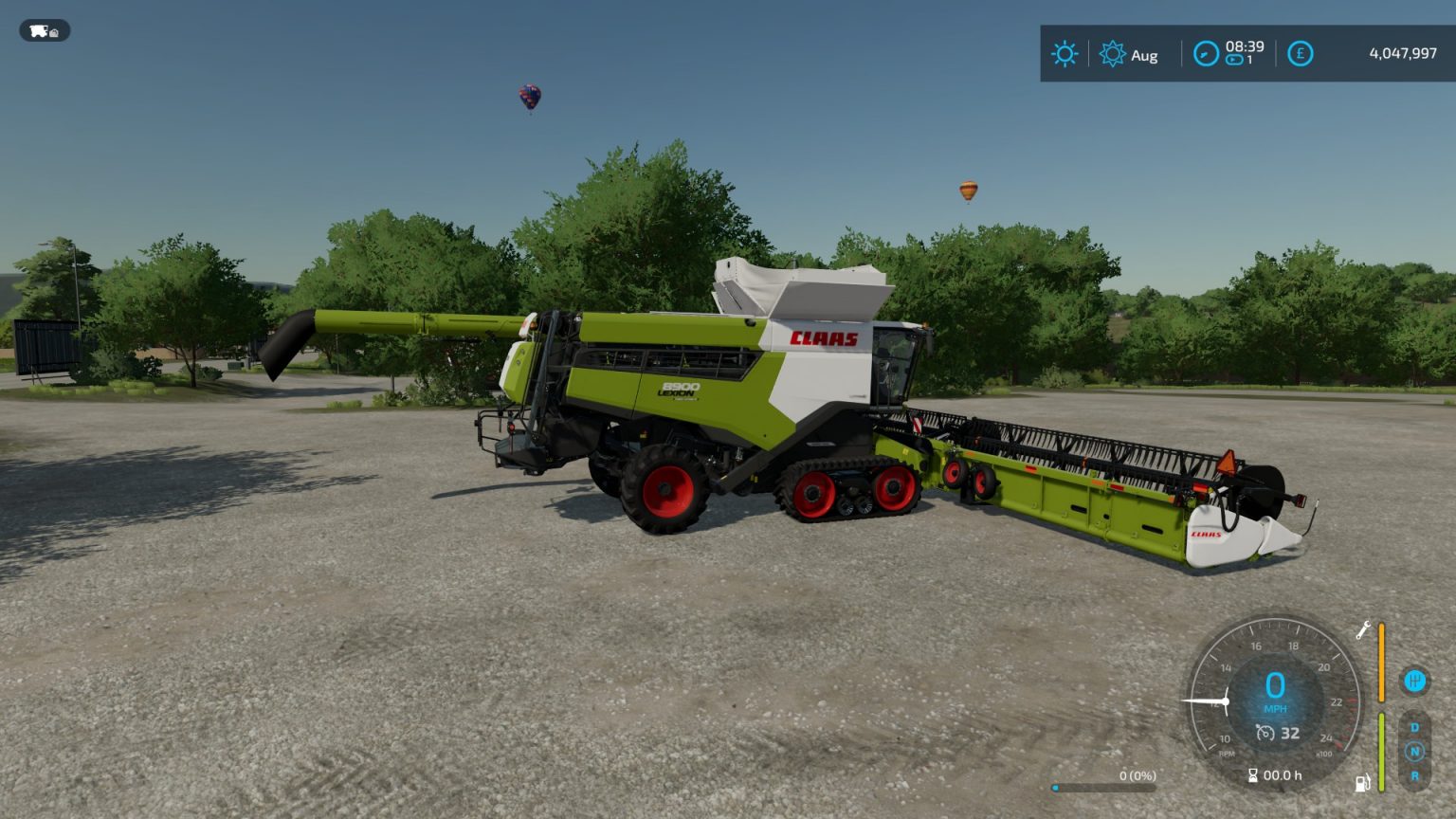Screen dimensions: 1456x819
Task: Toggle Reverse with the R indicator
Action: tap(1415, 774)
